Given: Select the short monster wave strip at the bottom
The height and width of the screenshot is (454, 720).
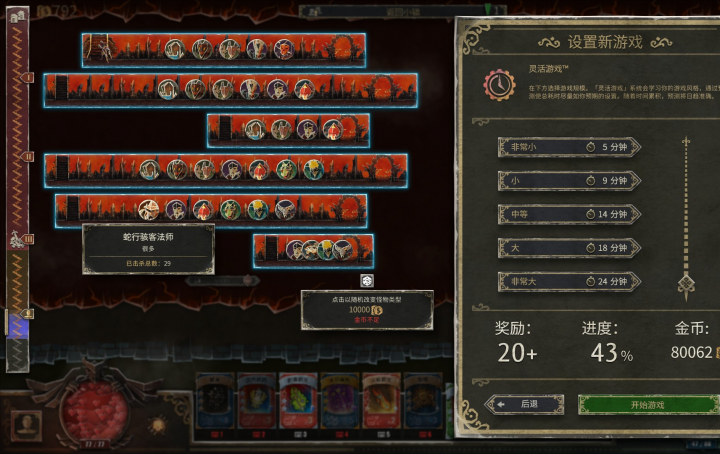Looking at the screenshot, I should tap(312, 250).
